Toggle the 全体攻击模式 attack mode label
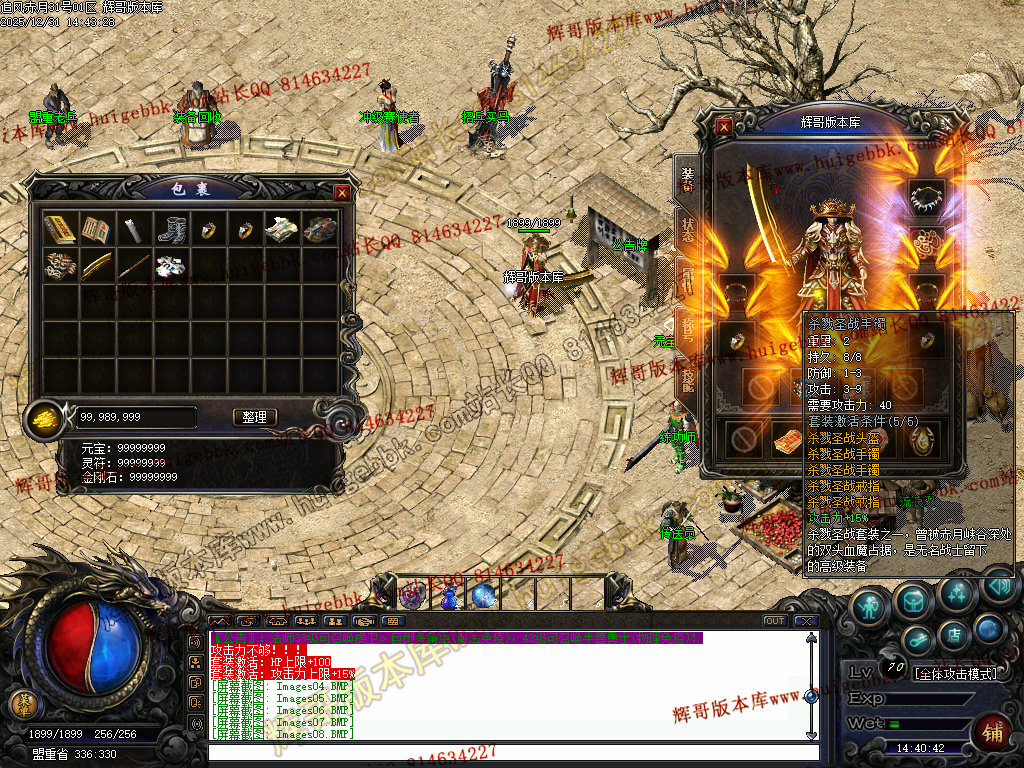 point(956,674)
